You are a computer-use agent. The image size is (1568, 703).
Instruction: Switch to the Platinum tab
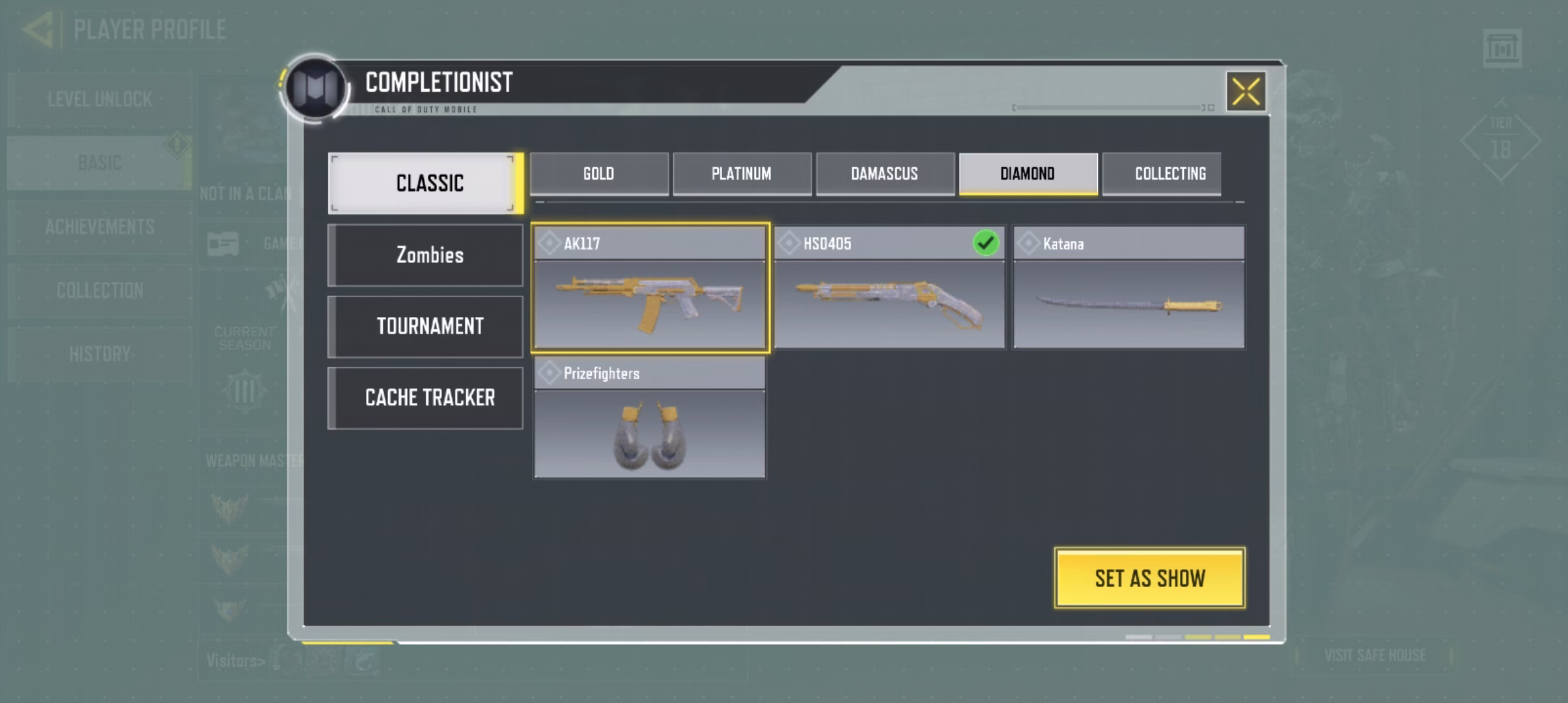pyautogui.click(x=741, y=174)
